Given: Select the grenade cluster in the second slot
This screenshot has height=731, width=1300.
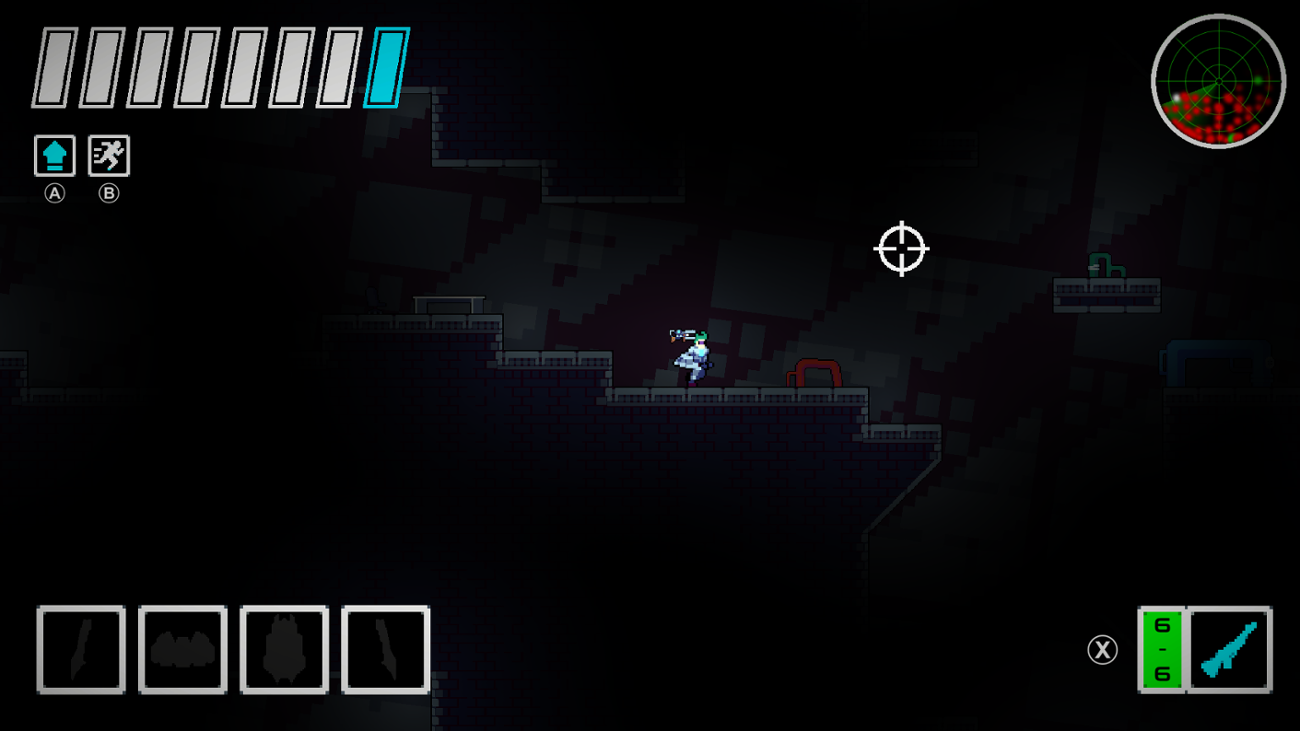Looking at the screenshot, I should (x=182, y=649).
